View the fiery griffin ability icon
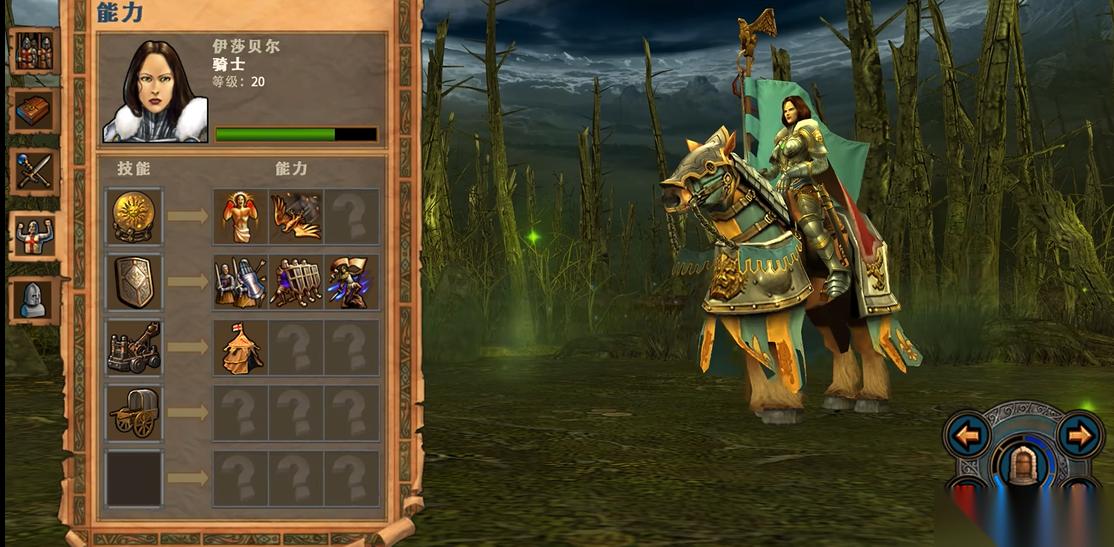 (x=297, y=216)
